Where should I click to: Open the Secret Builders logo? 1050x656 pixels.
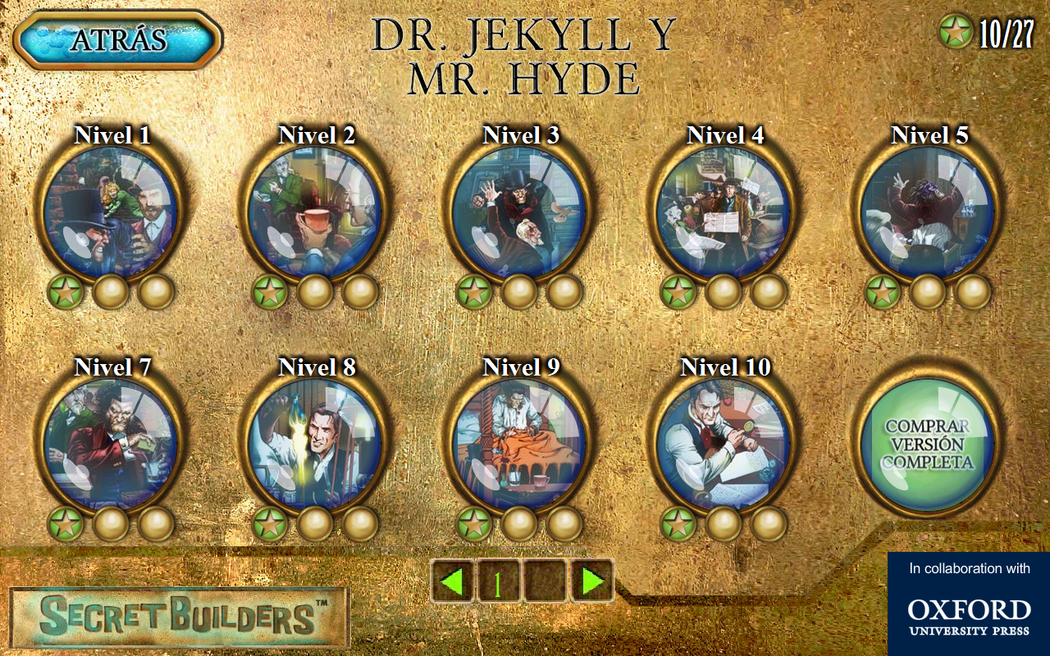[x=180, y=617]
